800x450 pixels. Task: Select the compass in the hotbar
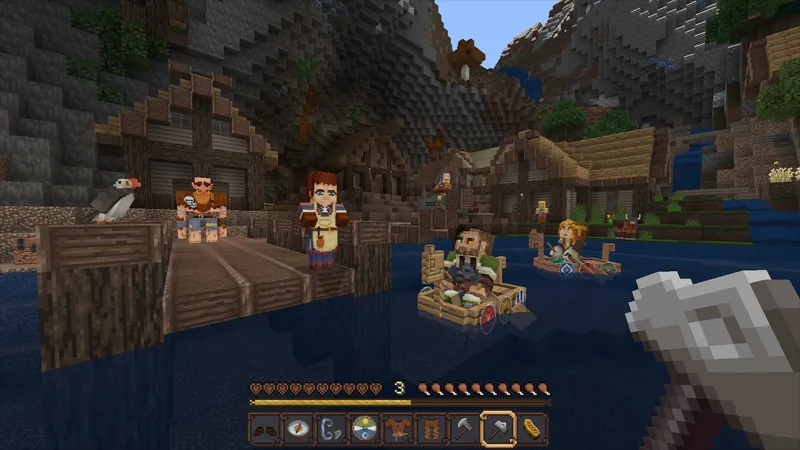click(298, 429)
